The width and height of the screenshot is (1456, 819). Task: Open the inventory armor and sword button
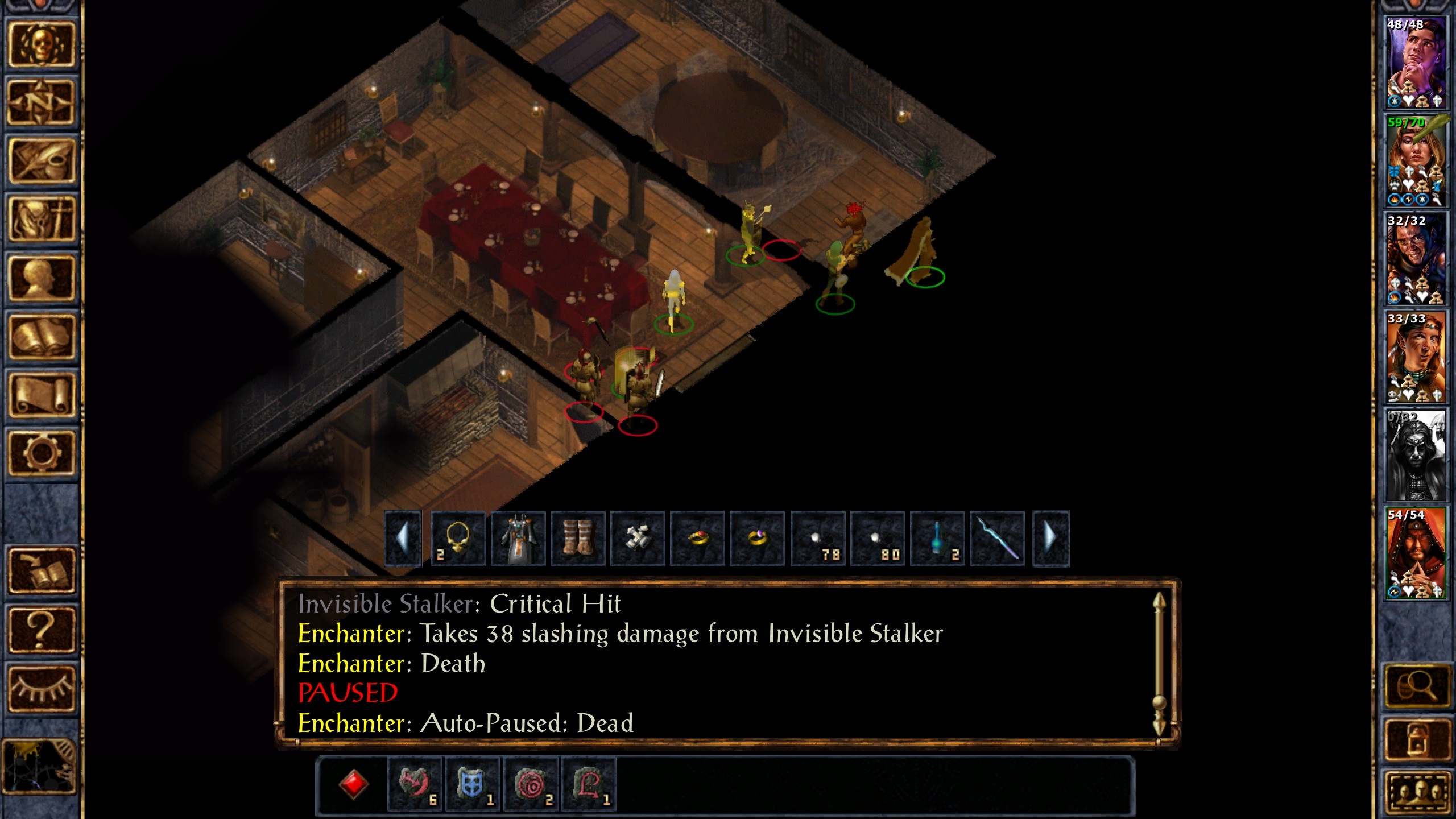[x=41, y=220]
